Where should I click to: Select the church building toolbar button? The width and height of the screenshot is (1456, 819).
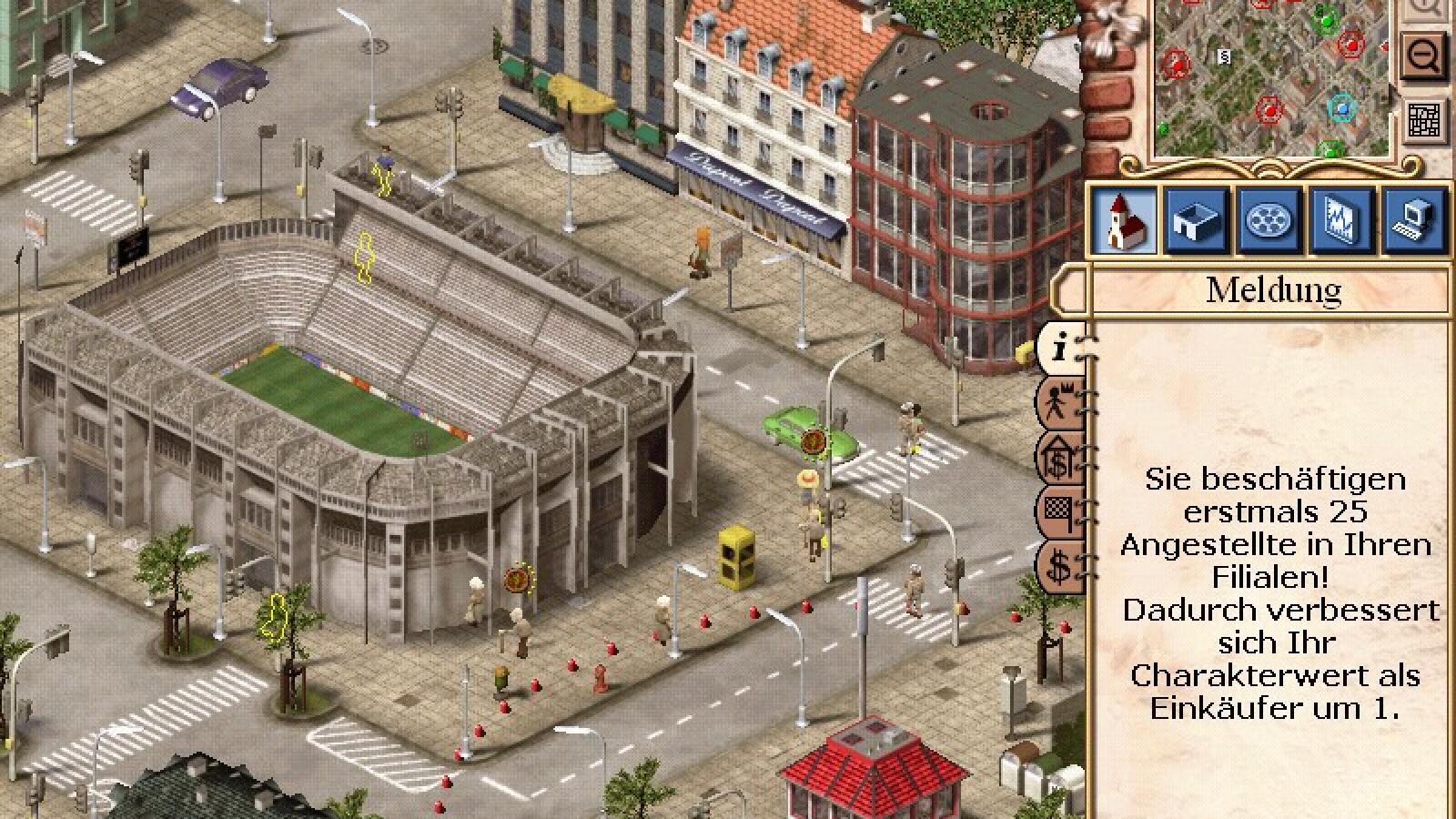tap(1122, 220)
